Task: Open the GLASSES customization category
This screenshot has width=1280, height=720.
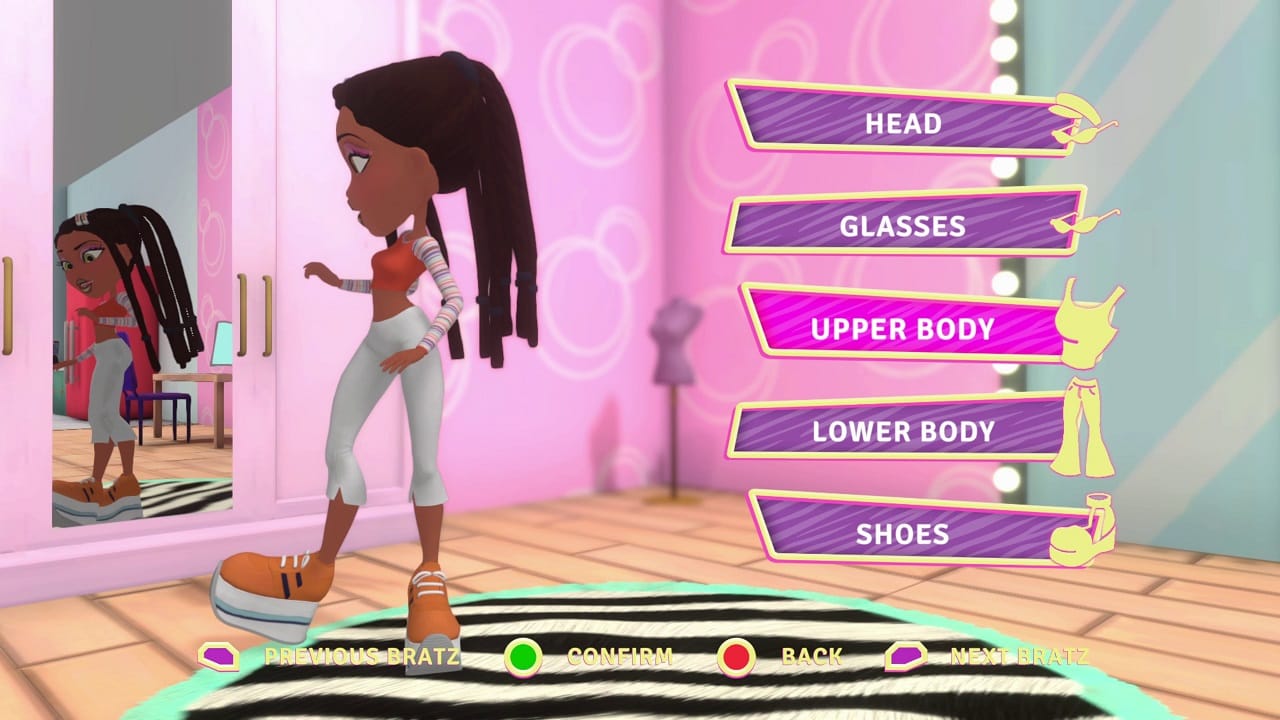Action: click(x=896, y=226)
